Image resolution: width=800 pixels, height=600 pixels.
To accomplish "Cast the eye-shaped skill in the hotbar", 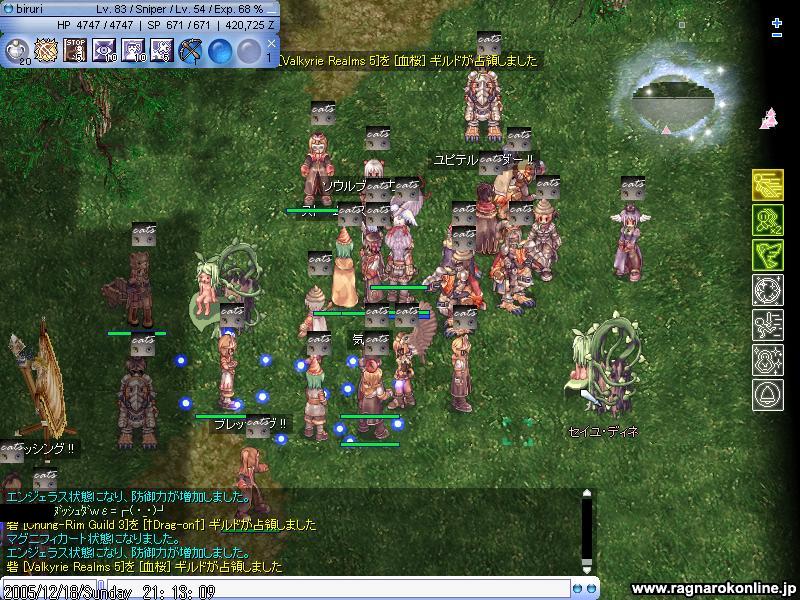I will pos(104,49).
